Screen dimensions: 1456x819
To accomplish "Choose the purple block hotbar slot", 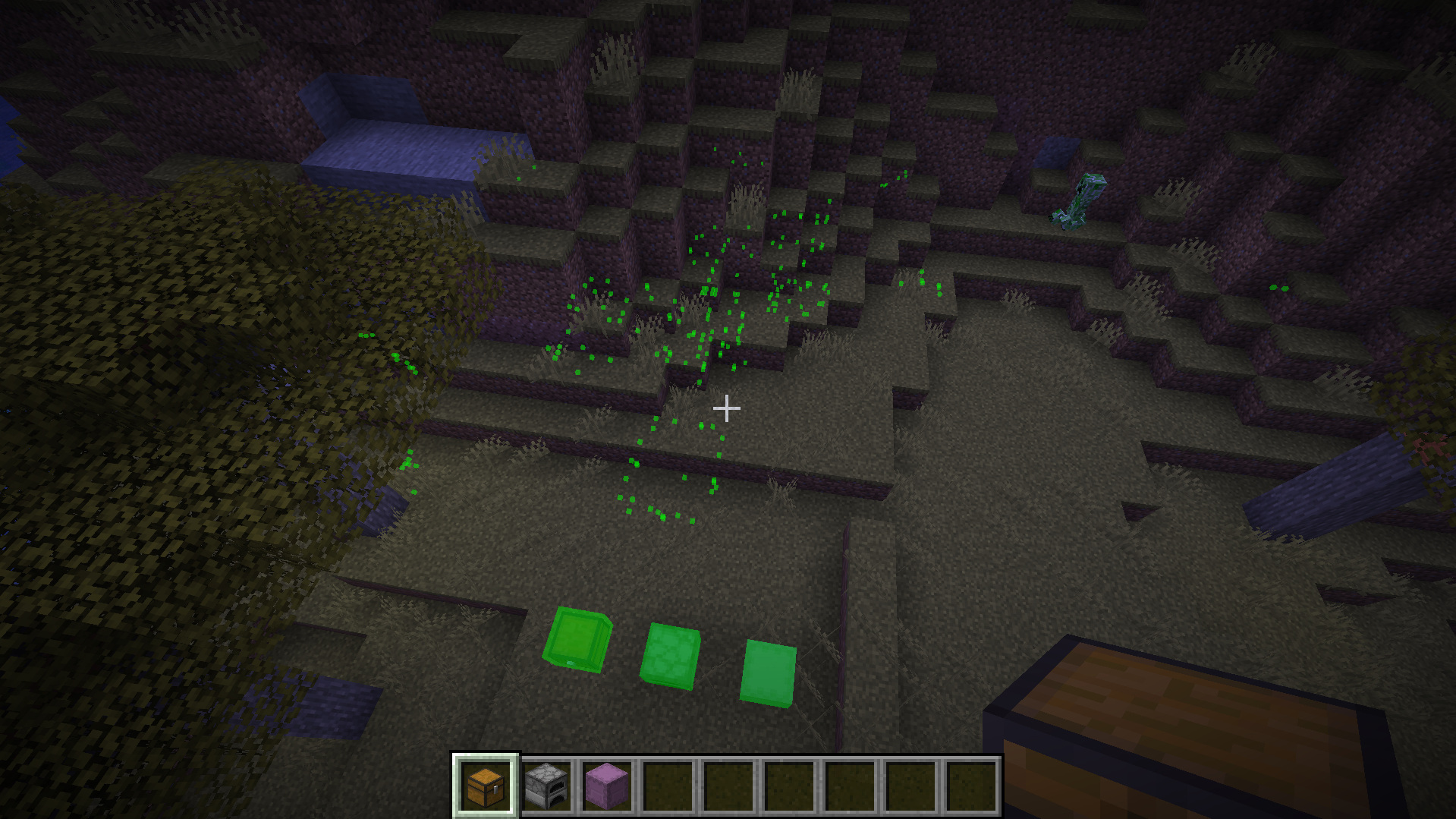I will point(607,786).
